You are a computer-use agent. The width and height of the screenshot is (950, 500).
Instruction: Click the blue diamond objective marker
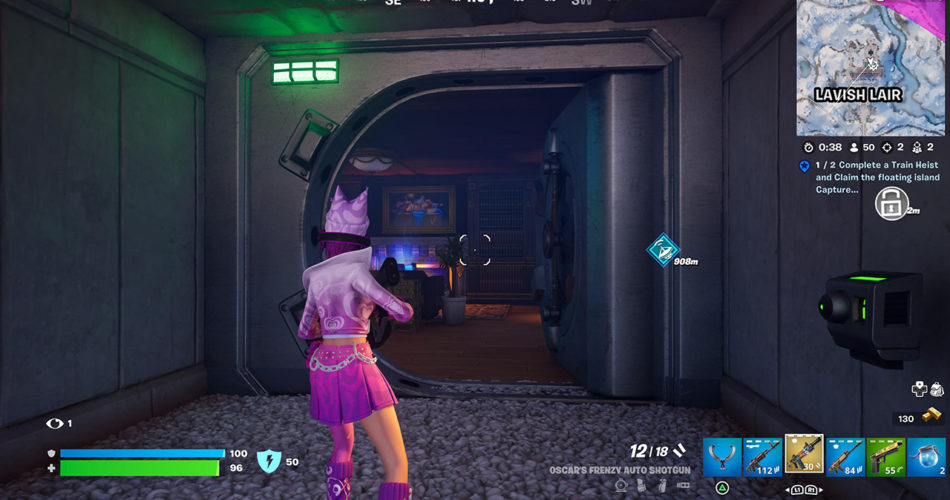[662, 250]
